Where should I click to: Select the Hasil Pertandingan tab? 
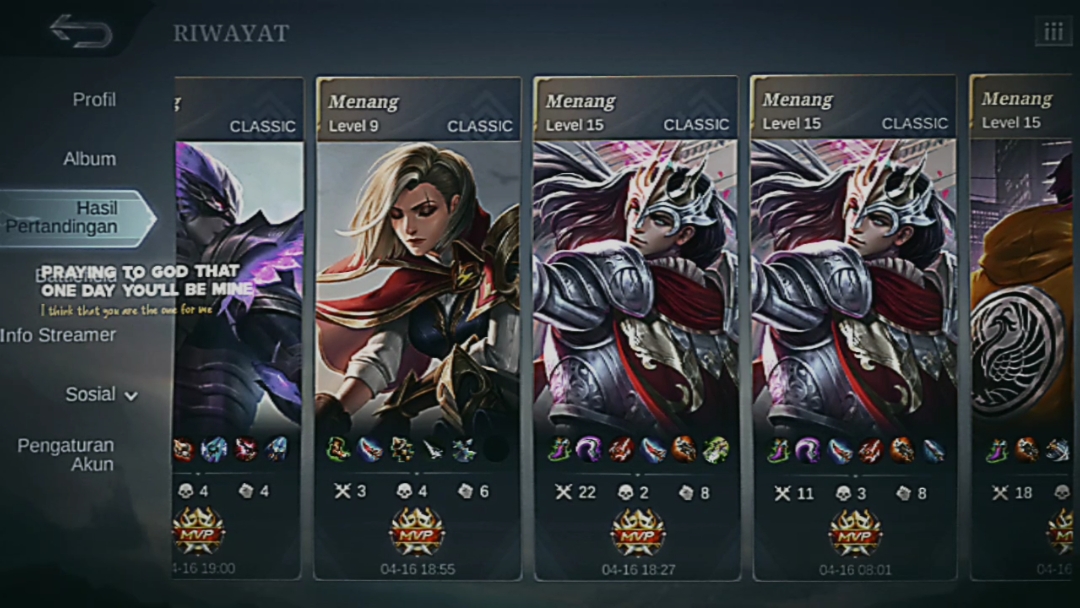pyautogui.click(x=75, y=217)
